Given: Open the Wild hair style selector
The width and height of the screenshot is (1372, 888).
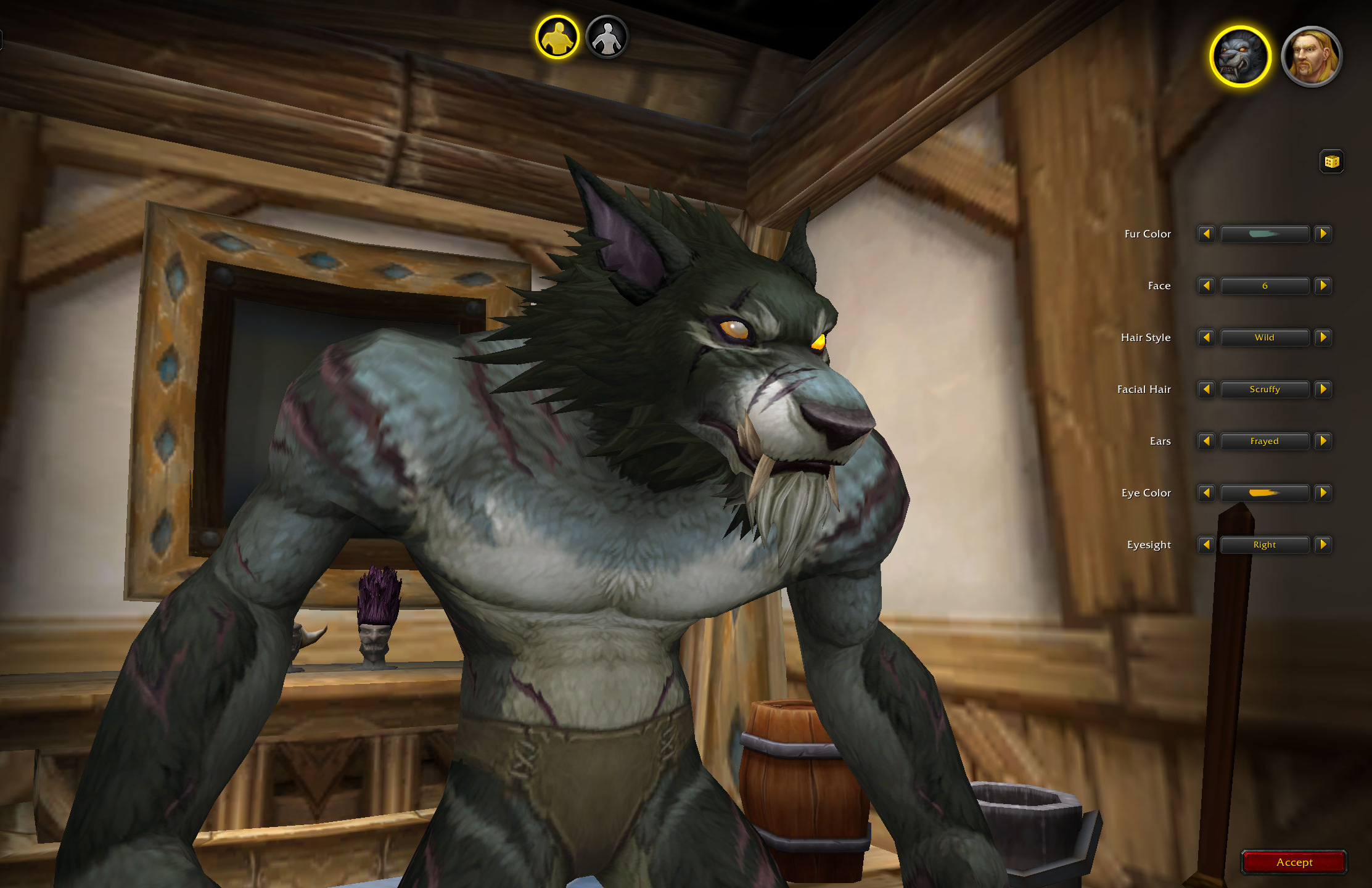Looking at the screenshot, I should tap(1265, 337).
